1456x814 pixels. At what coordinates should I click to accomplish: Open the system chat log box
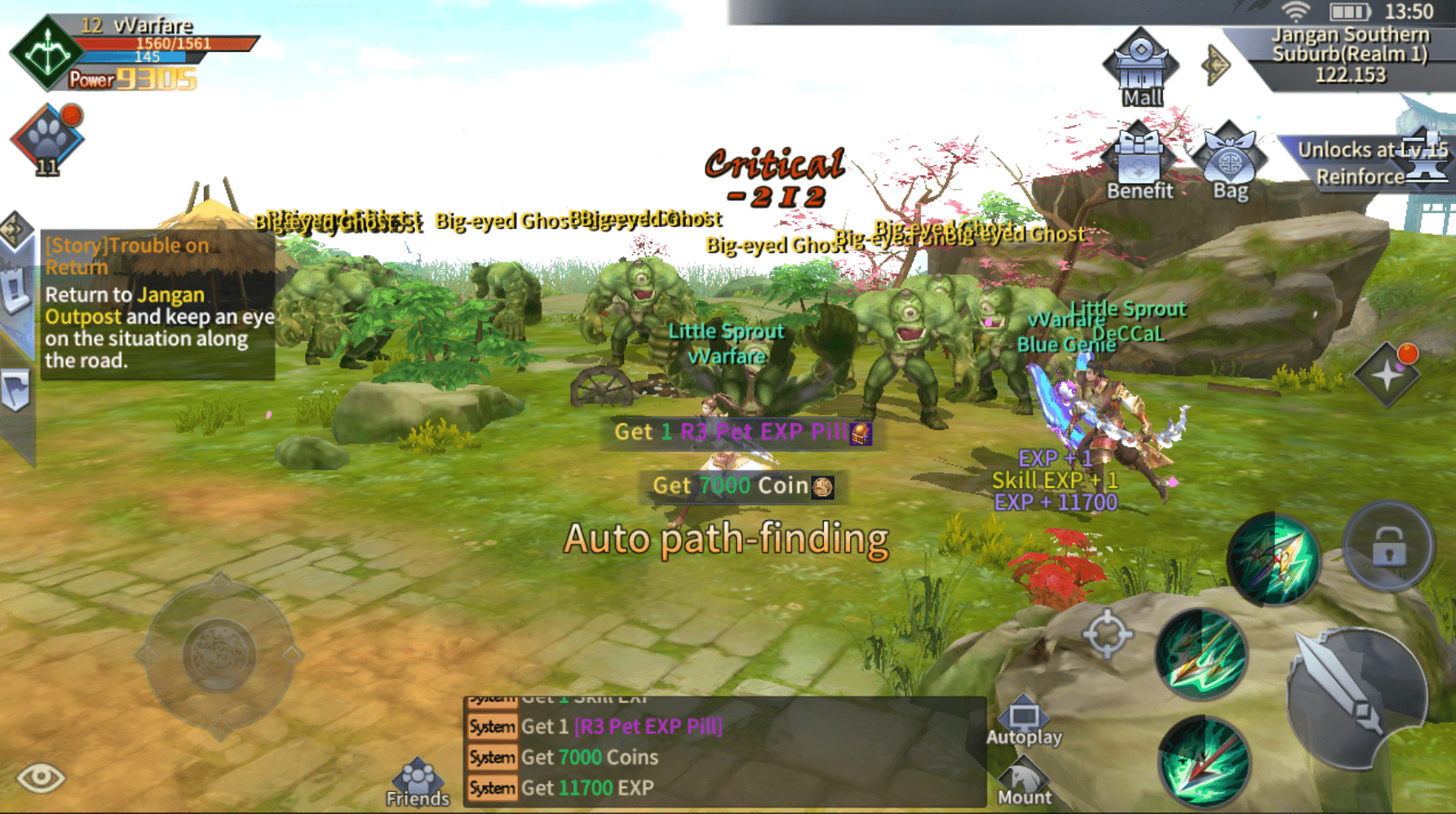click(724, 752)
